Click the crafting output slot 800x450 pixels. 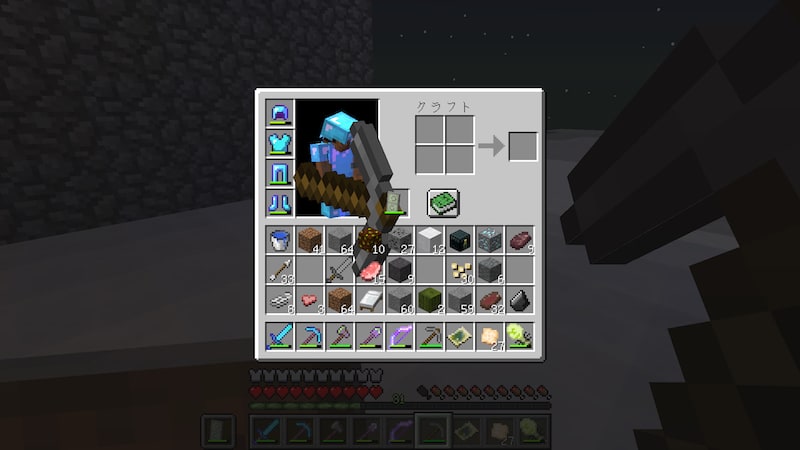point(522,146)
